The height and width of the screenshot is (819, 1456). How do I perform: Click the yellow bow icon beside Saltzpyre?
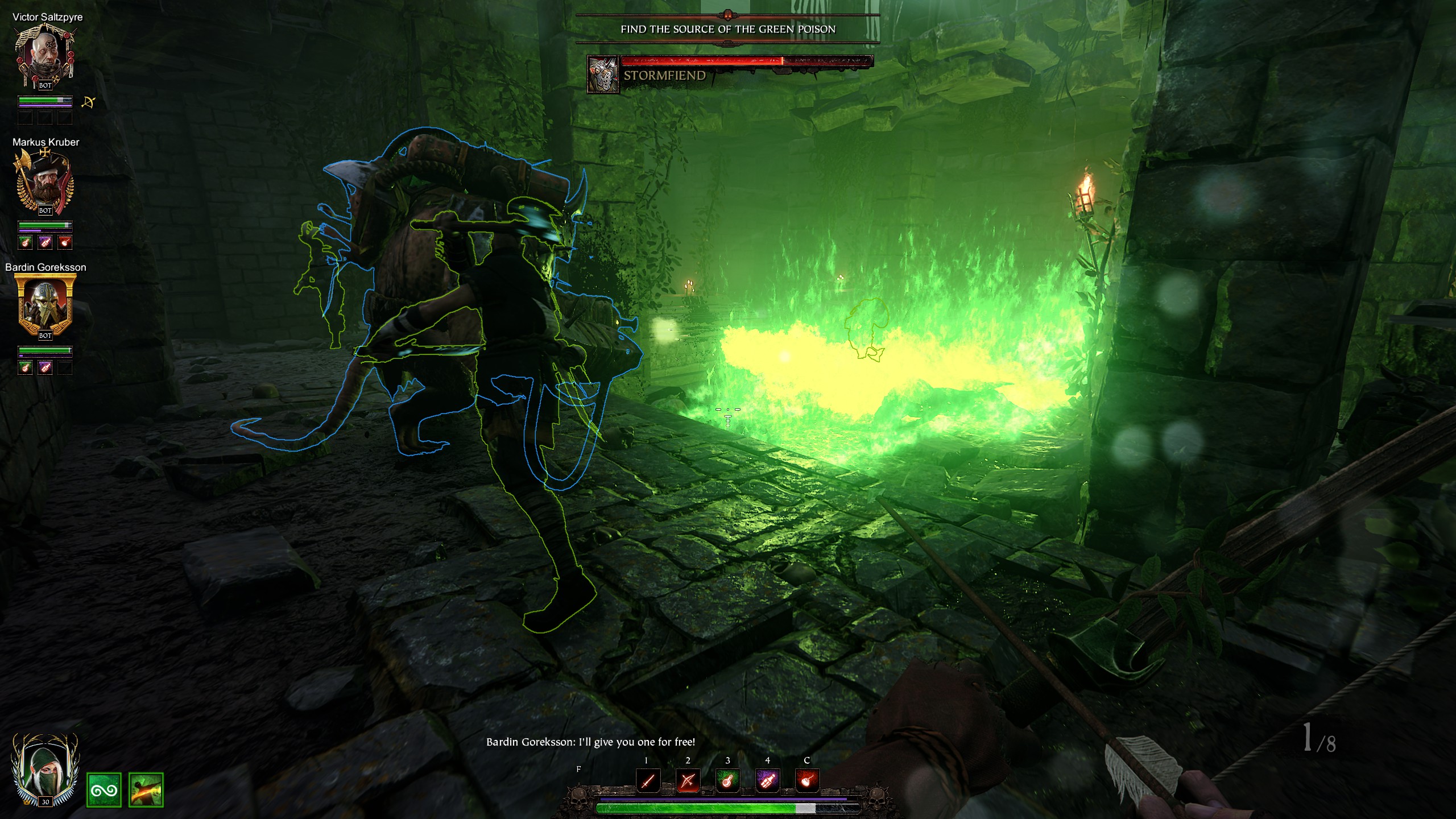(88, 102)
